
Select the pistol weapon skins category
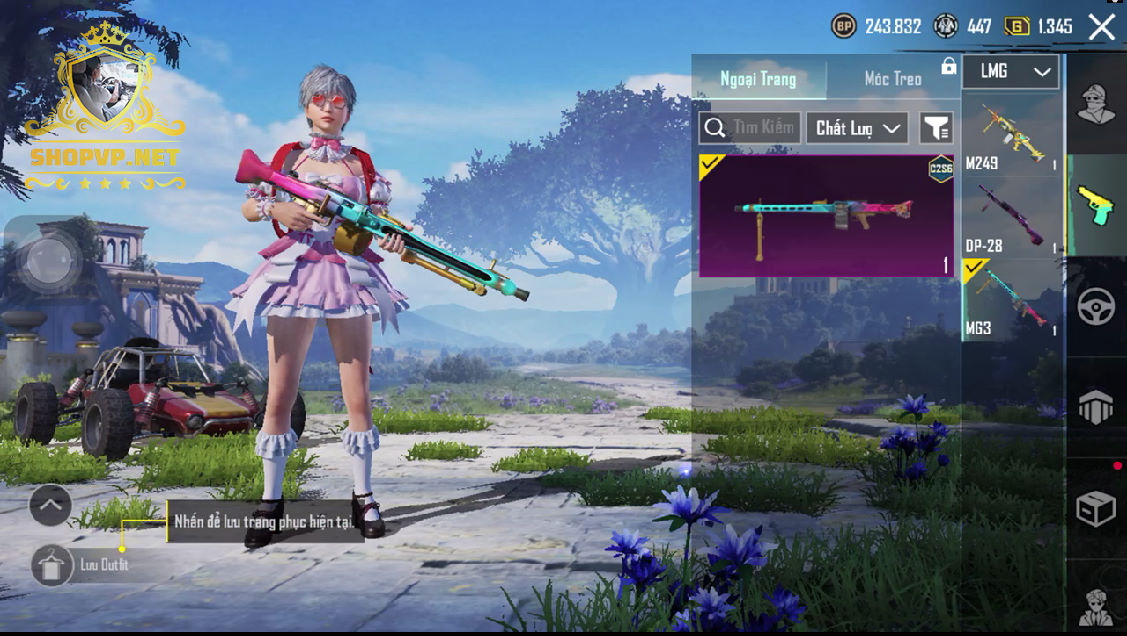click(1096, 205)
